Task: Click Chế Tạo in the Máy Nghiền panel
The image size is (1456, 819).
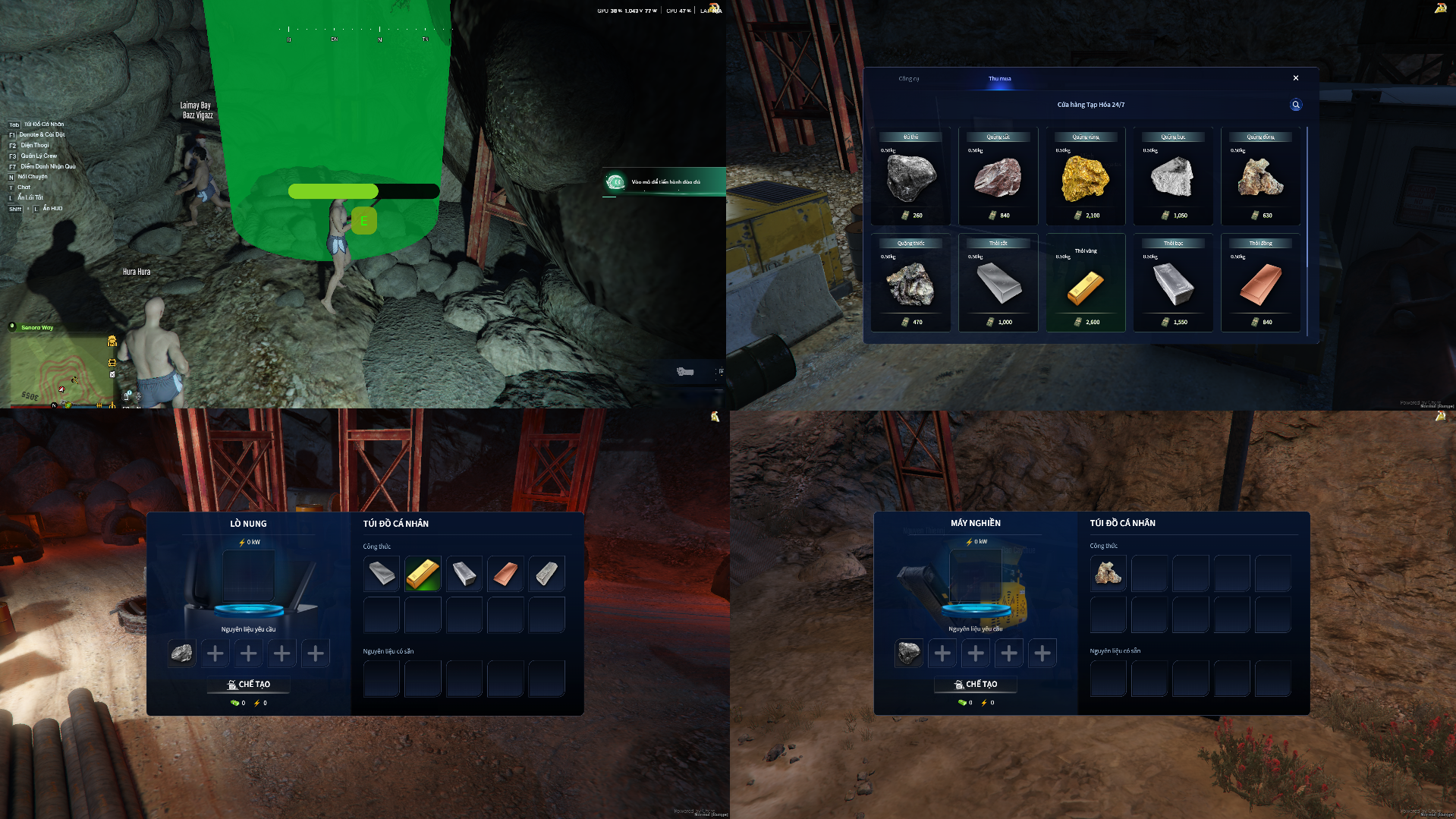Action: tap(976, 685)
